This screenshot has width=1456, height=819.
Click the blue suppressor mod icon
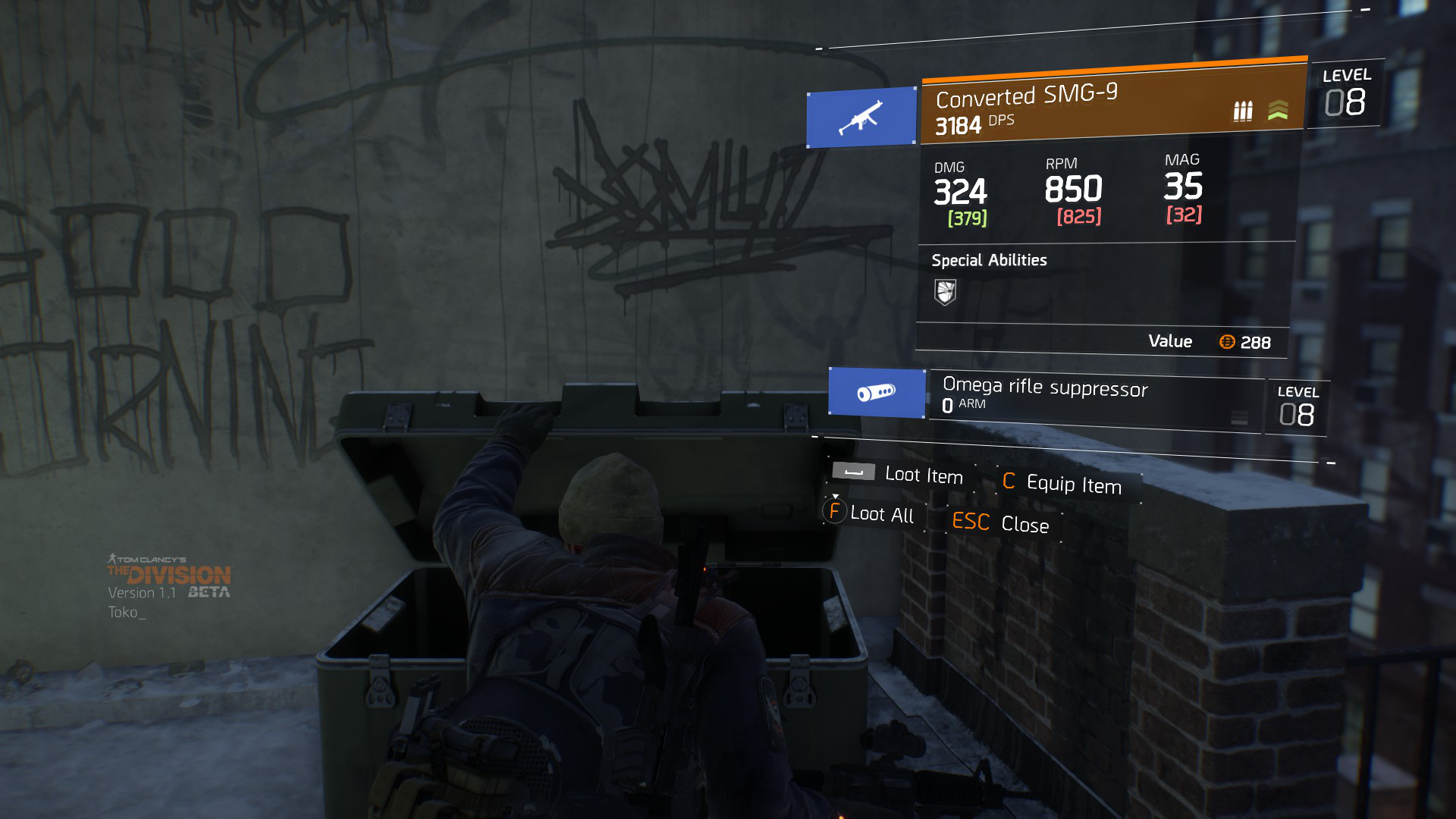877,393
